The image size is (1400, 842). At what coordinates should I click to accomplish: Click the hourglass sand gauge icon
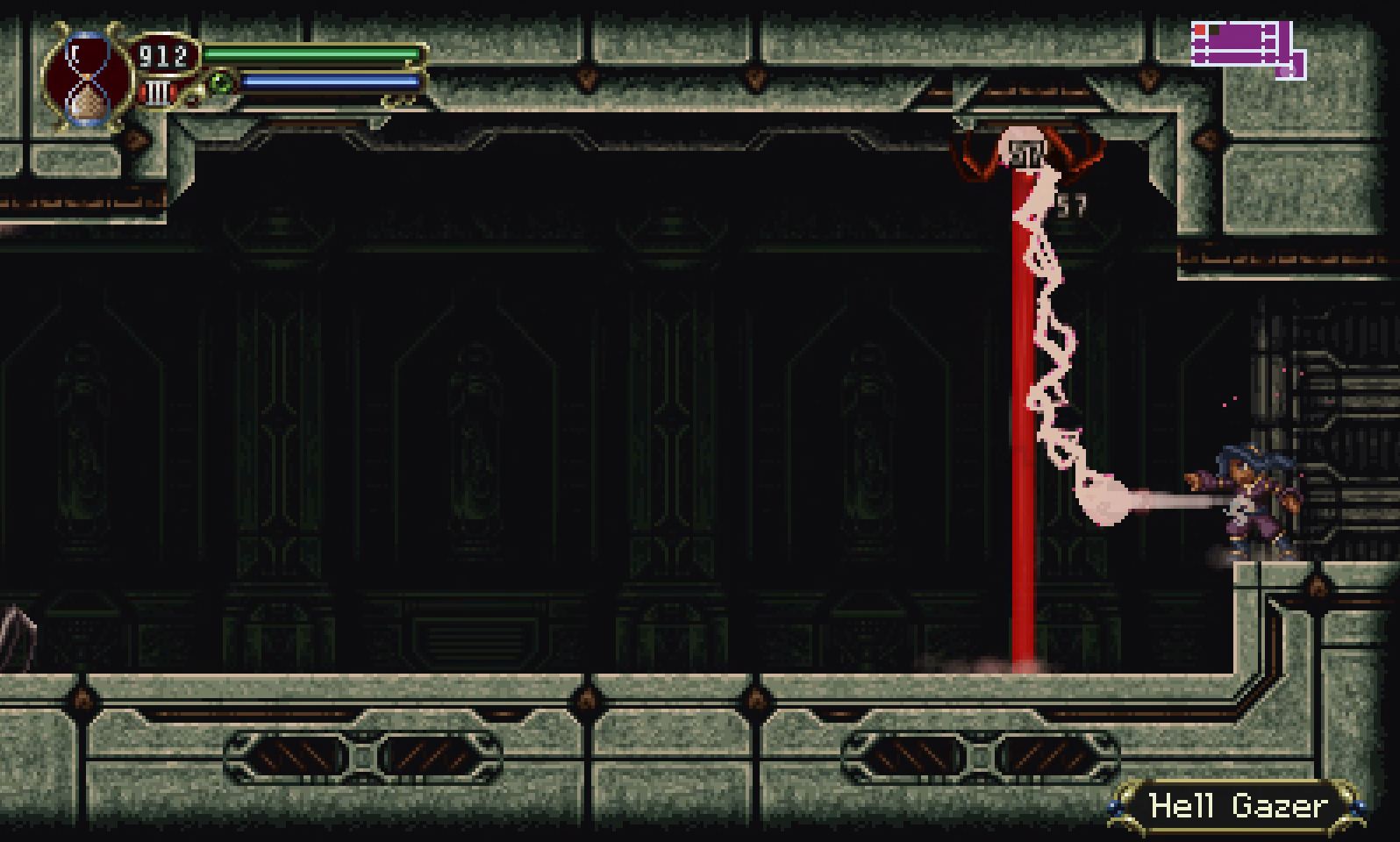pyautogui.click(x=86, y=79)
